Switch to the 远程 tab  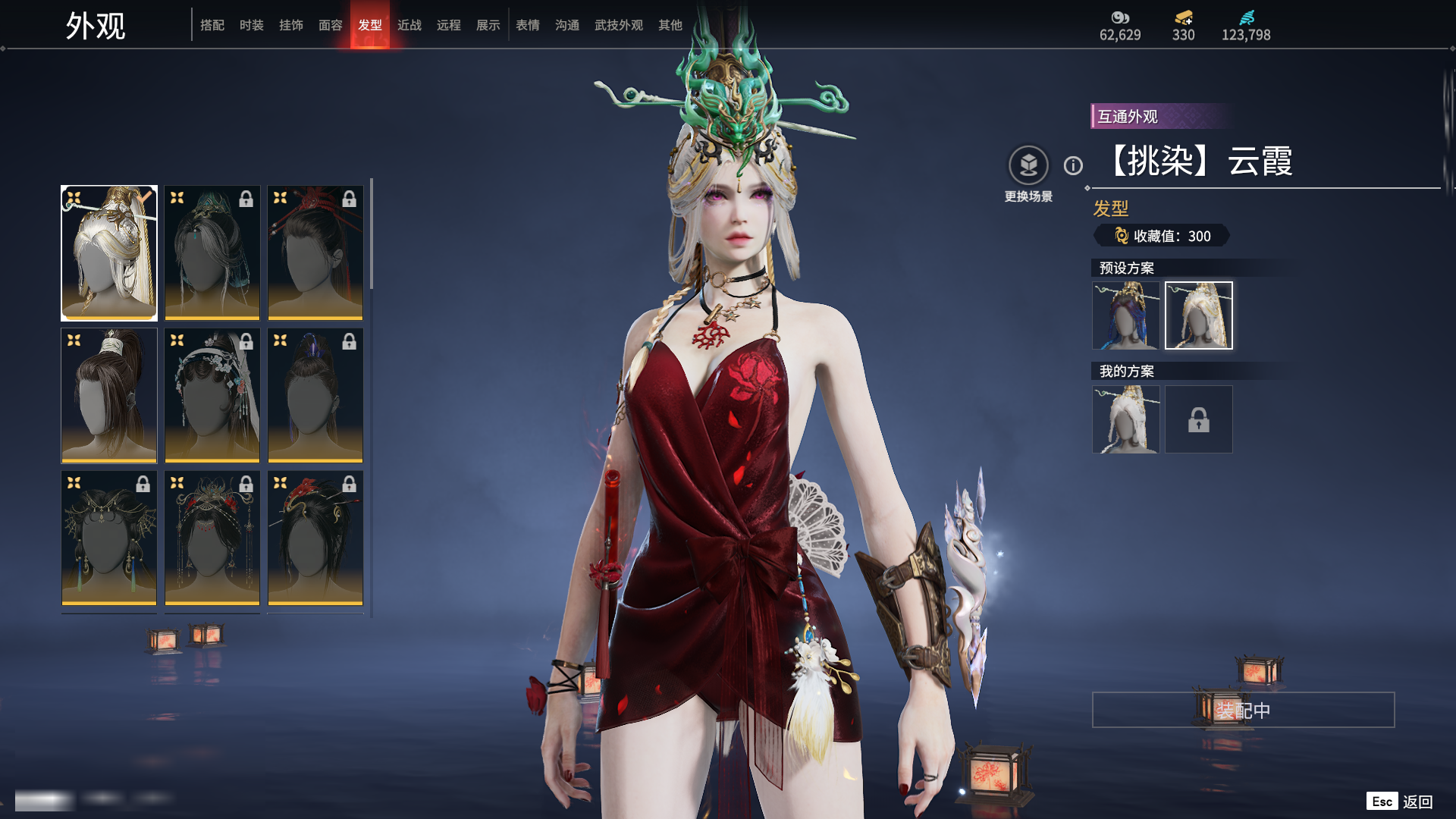[449, 25]
